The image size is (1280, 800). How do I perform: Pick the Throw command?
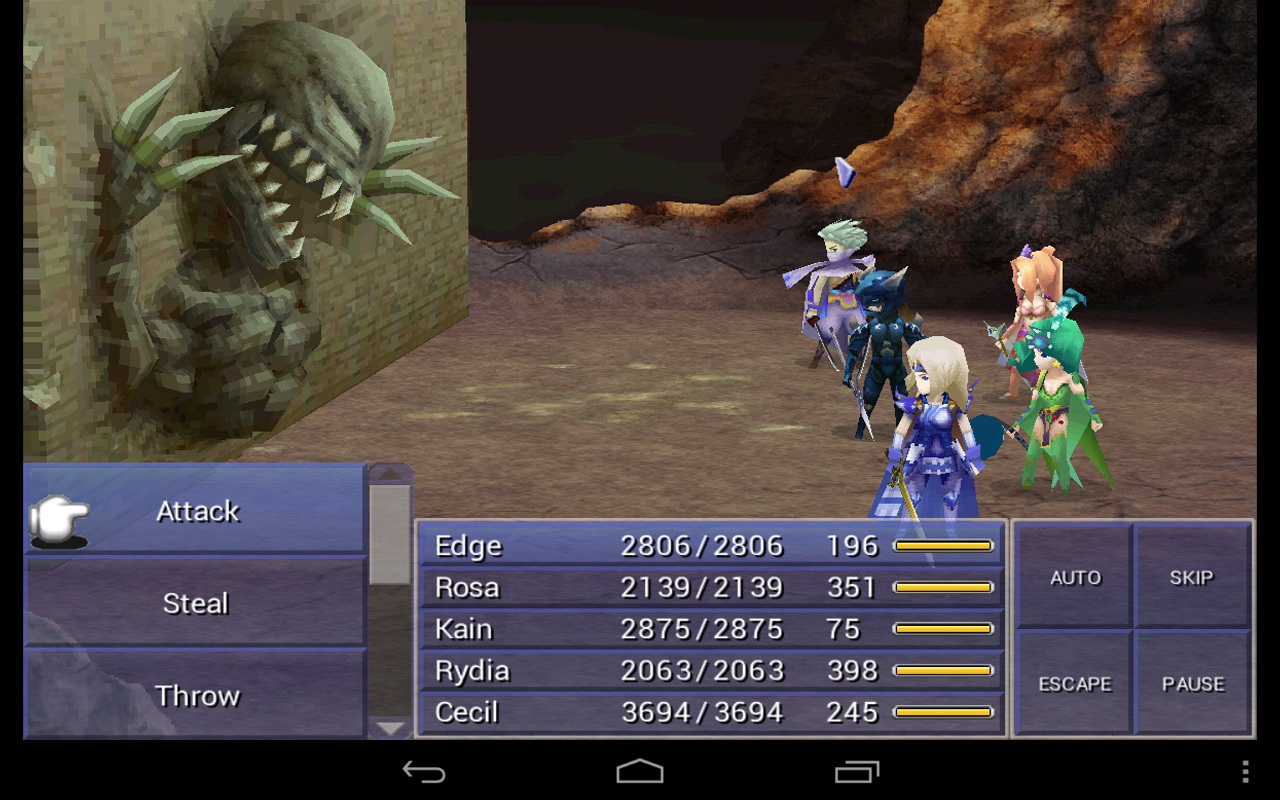coord(196,695)
